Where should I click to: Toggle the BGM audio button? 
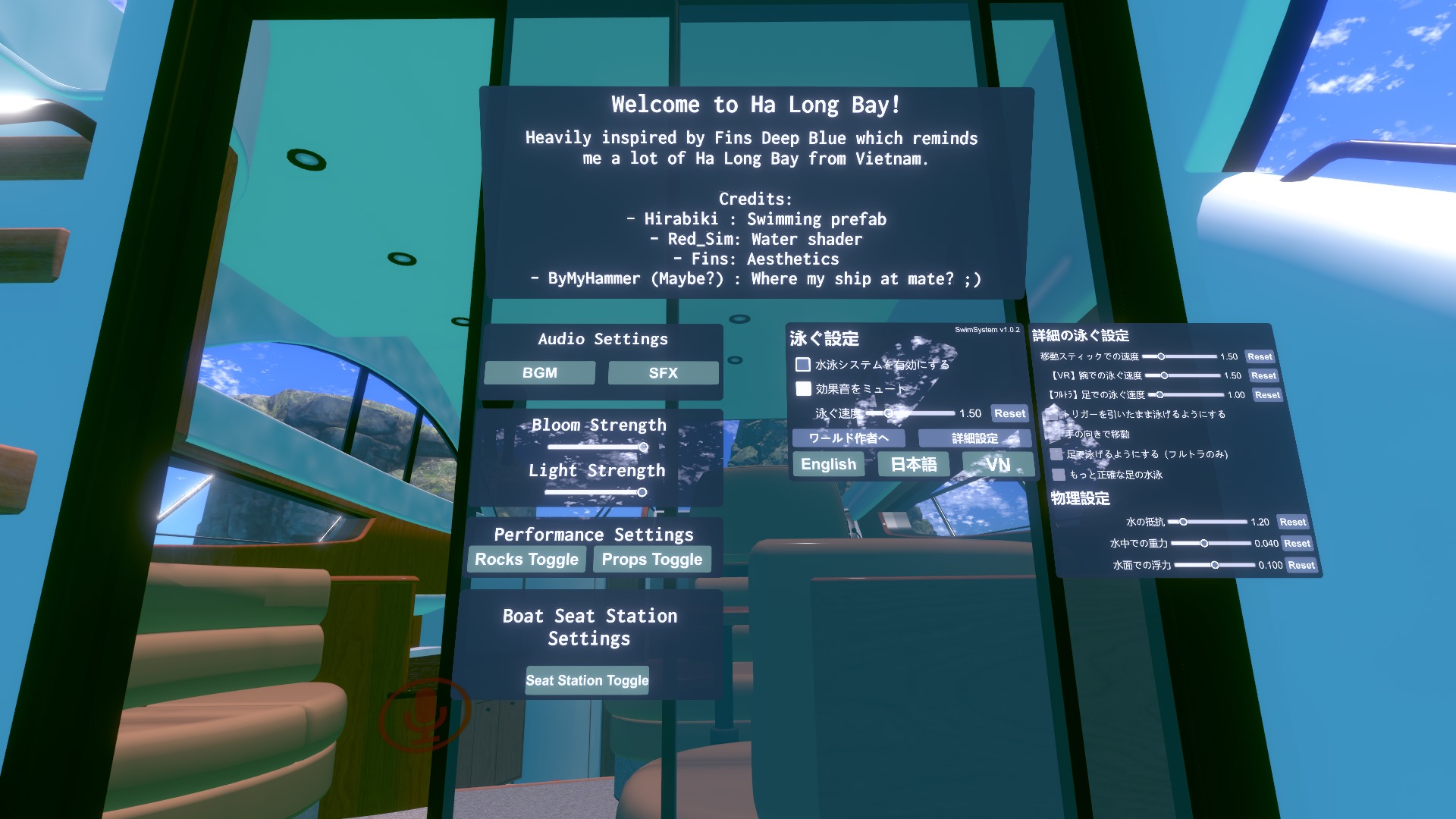point(539,372)
